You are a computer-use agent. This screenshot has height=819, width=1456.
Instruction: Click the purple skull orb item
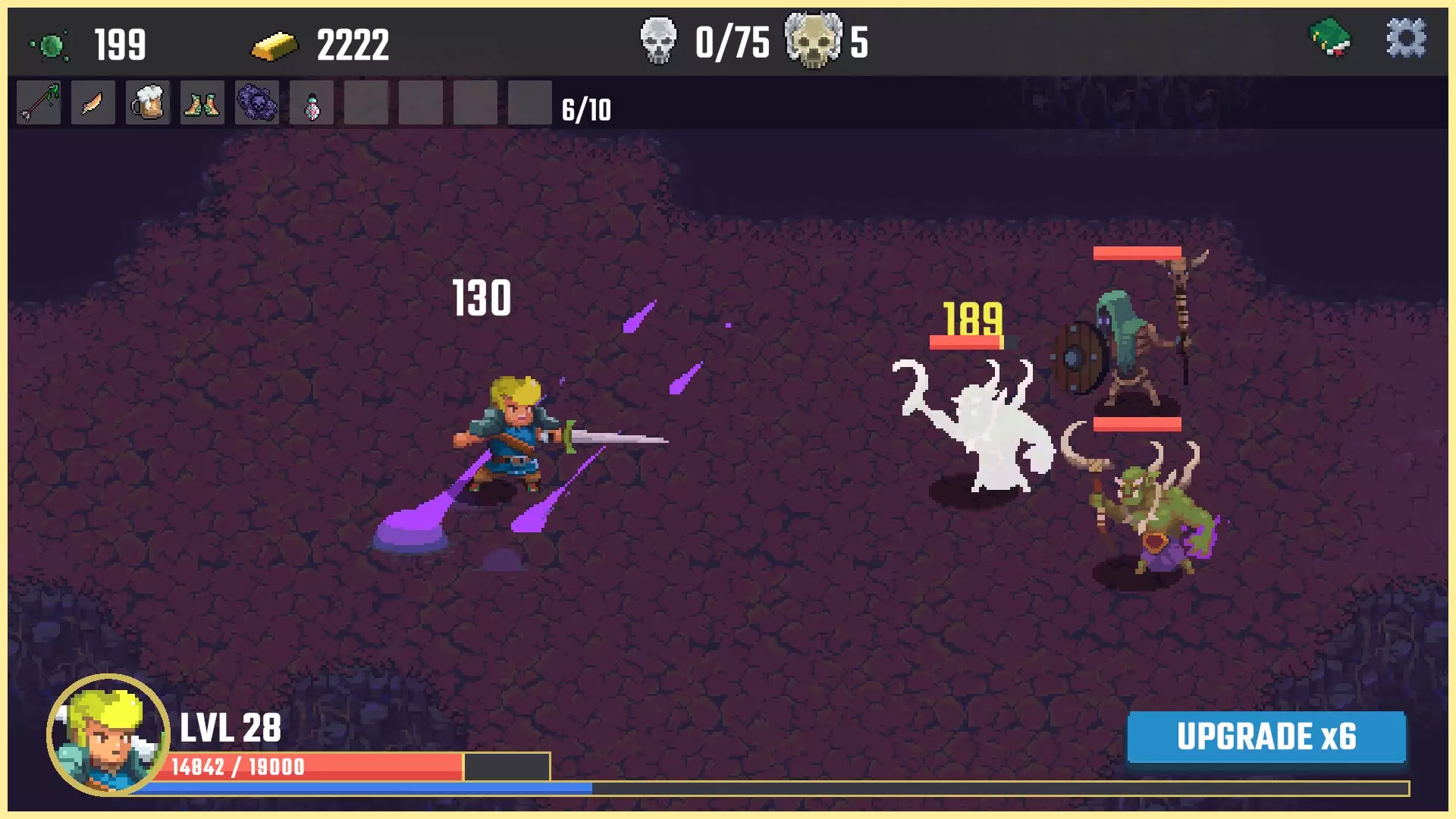tap(256, 103)
